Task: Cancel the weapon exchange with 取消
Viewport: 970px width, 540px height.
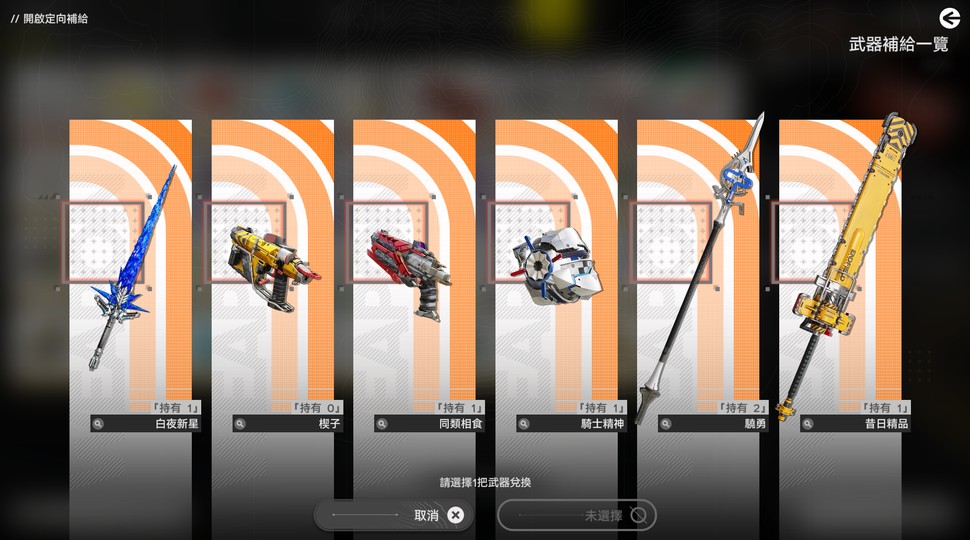Action: (393, 515)
